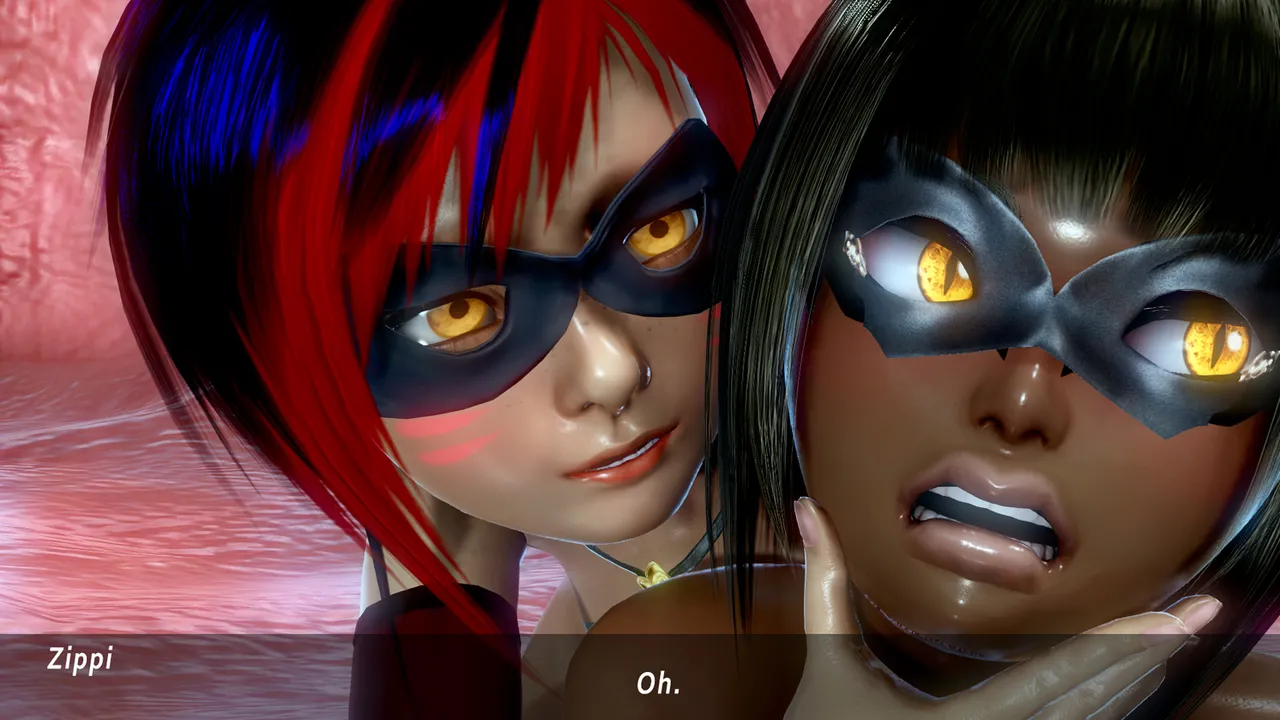This screenshot has width=1280, height=720.
Task: Advance the dialogue box reading "Oh."
Action: (658, 682)
